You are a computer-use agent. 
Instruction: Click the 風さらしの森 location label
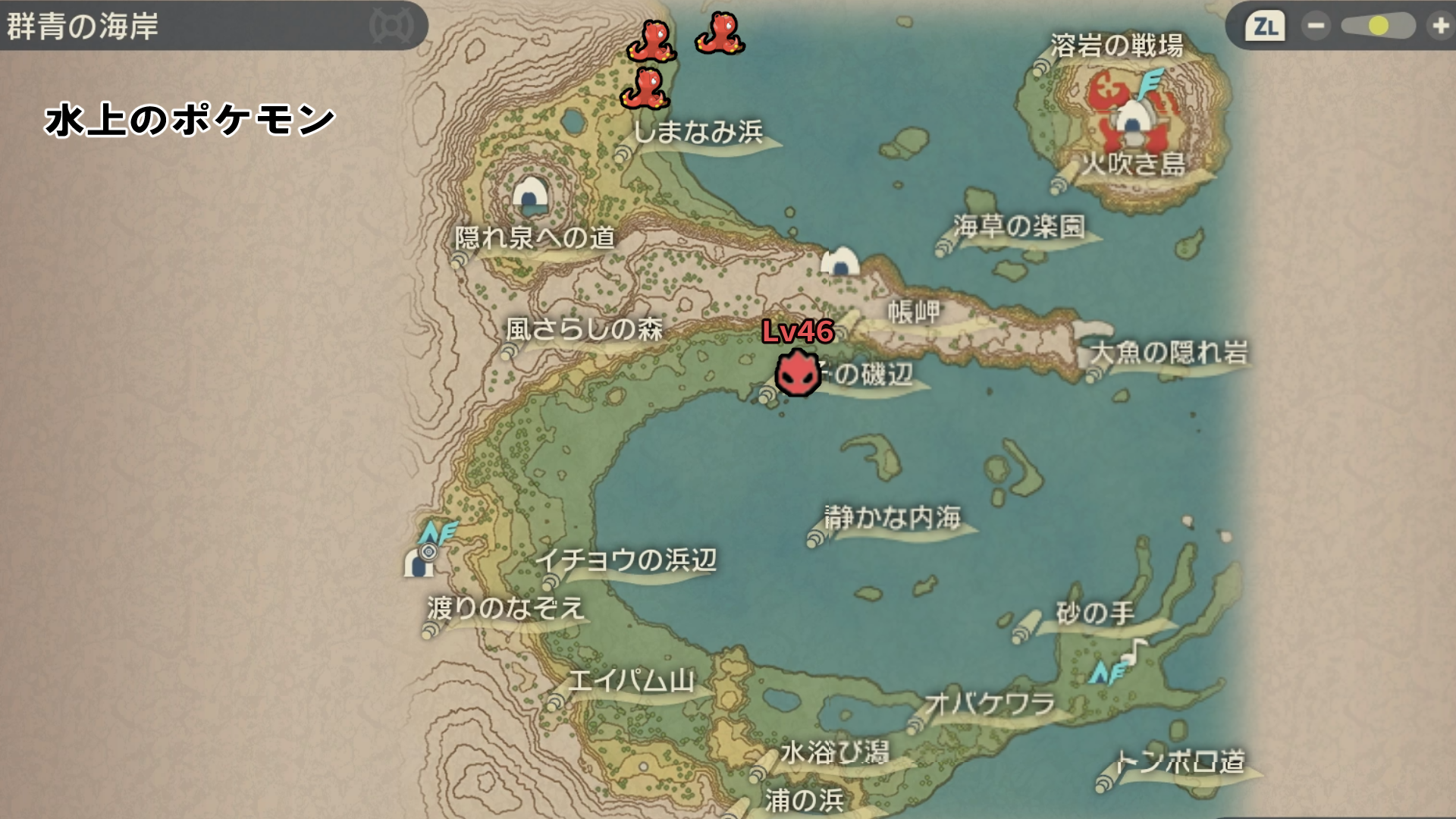pyautogui.click(x=584, y=329)
